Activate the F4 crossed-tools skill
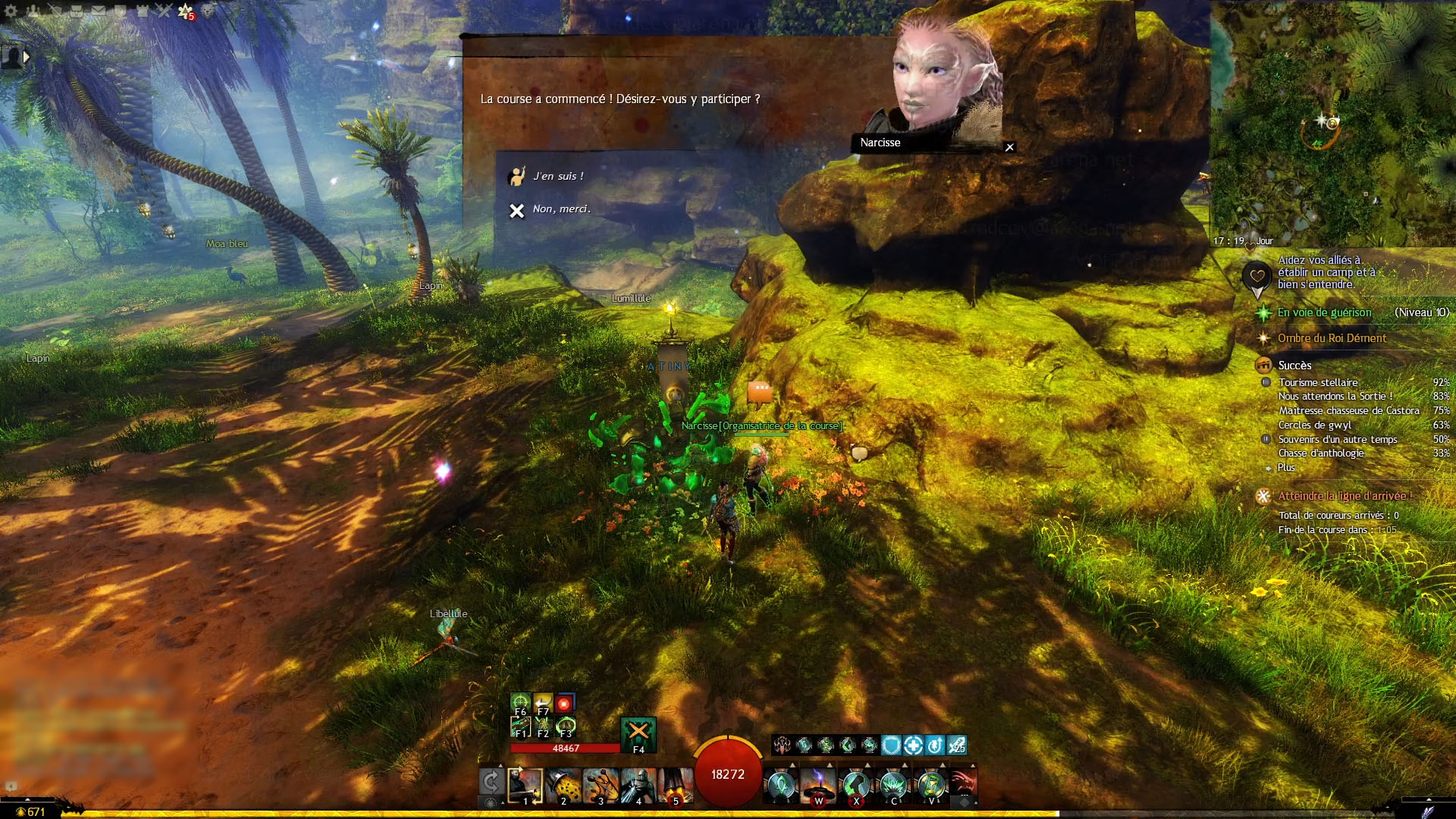The image size is (1456, 819). pos(639,733)
